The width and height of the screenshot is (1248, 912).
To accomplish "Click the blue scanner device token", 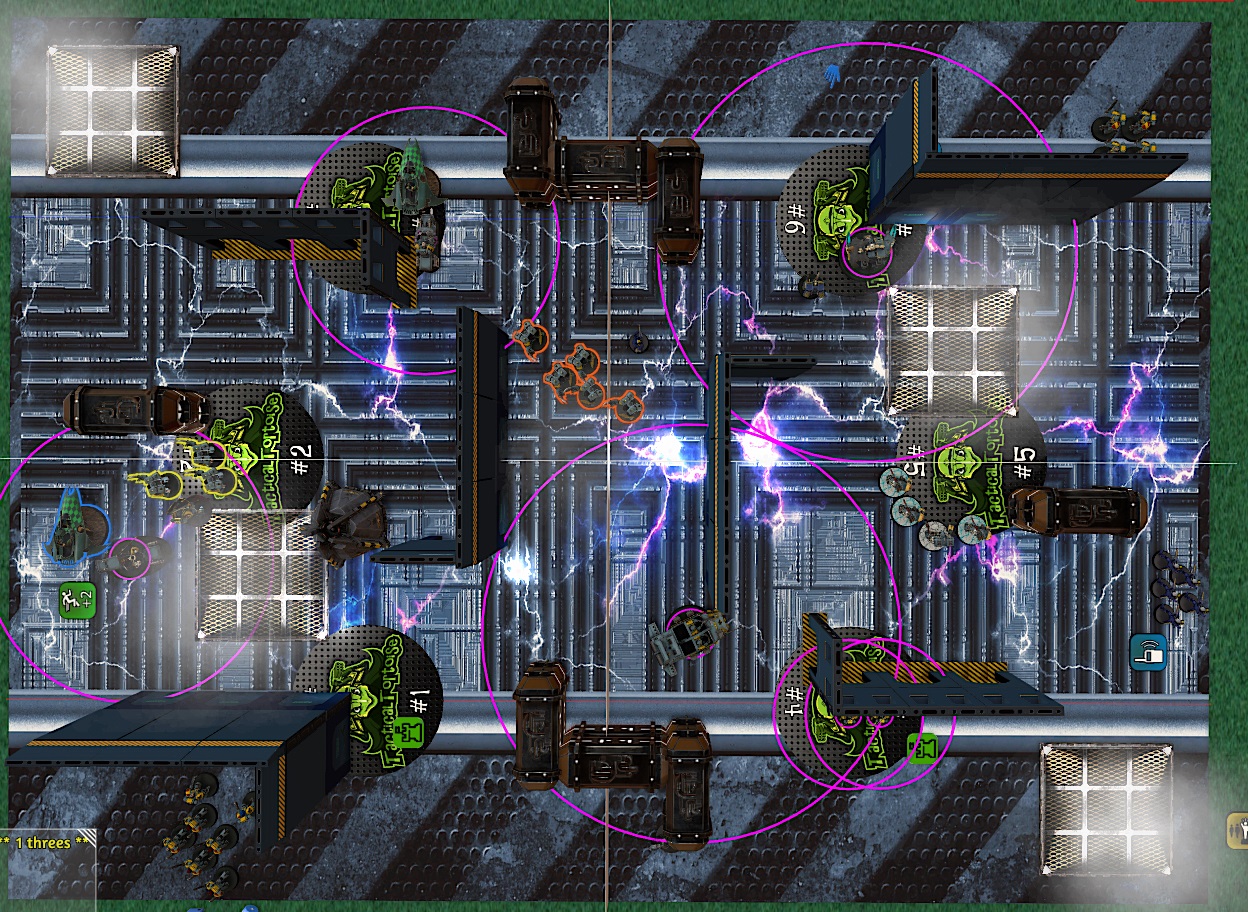I will click(x=1149, y=652).
